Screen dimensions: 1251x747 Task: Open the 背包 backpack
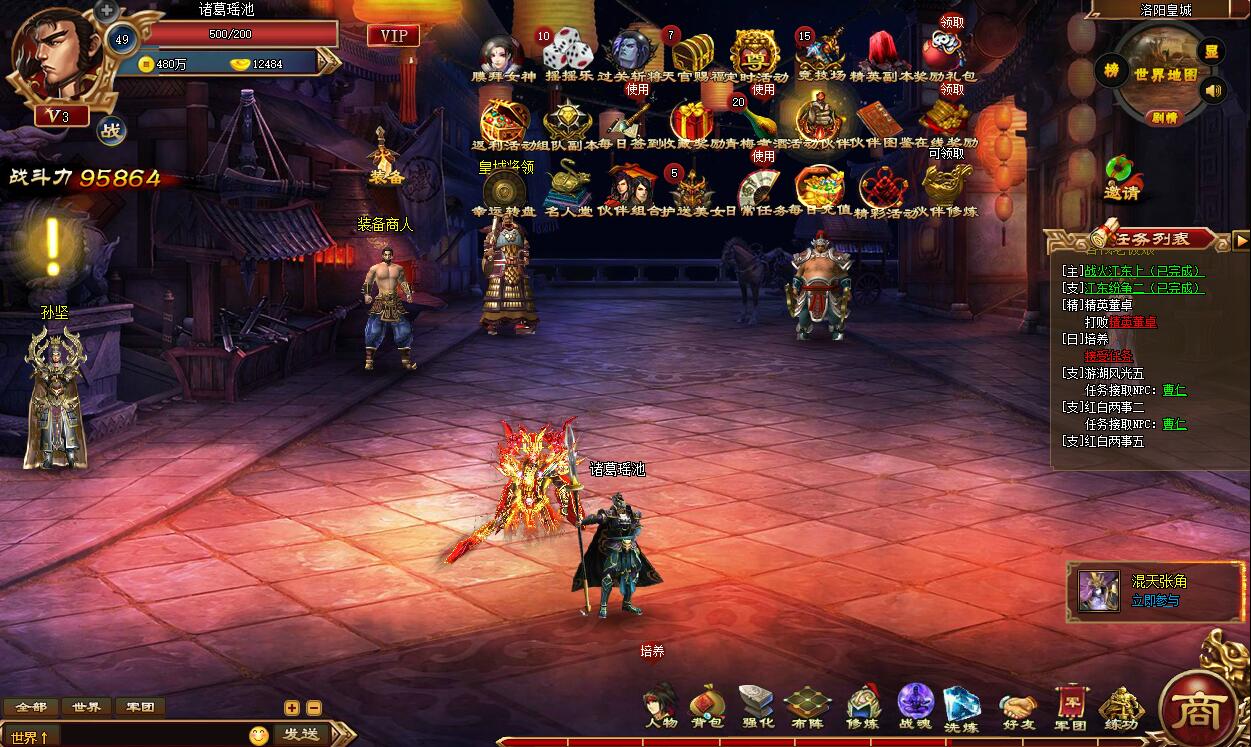[x=707, y=706]
